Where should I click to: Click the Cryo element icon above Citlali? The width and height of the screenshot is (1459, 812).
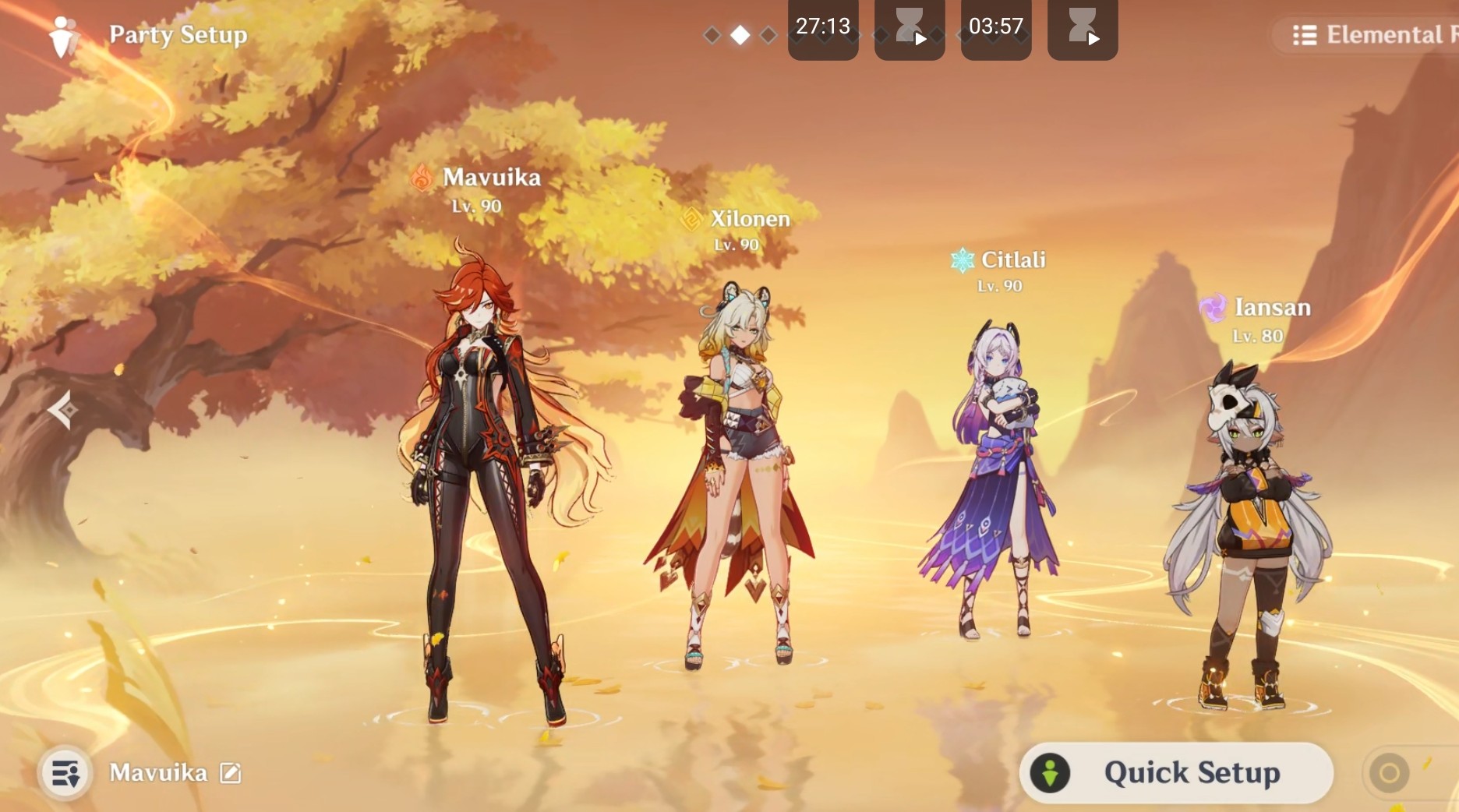962,259
